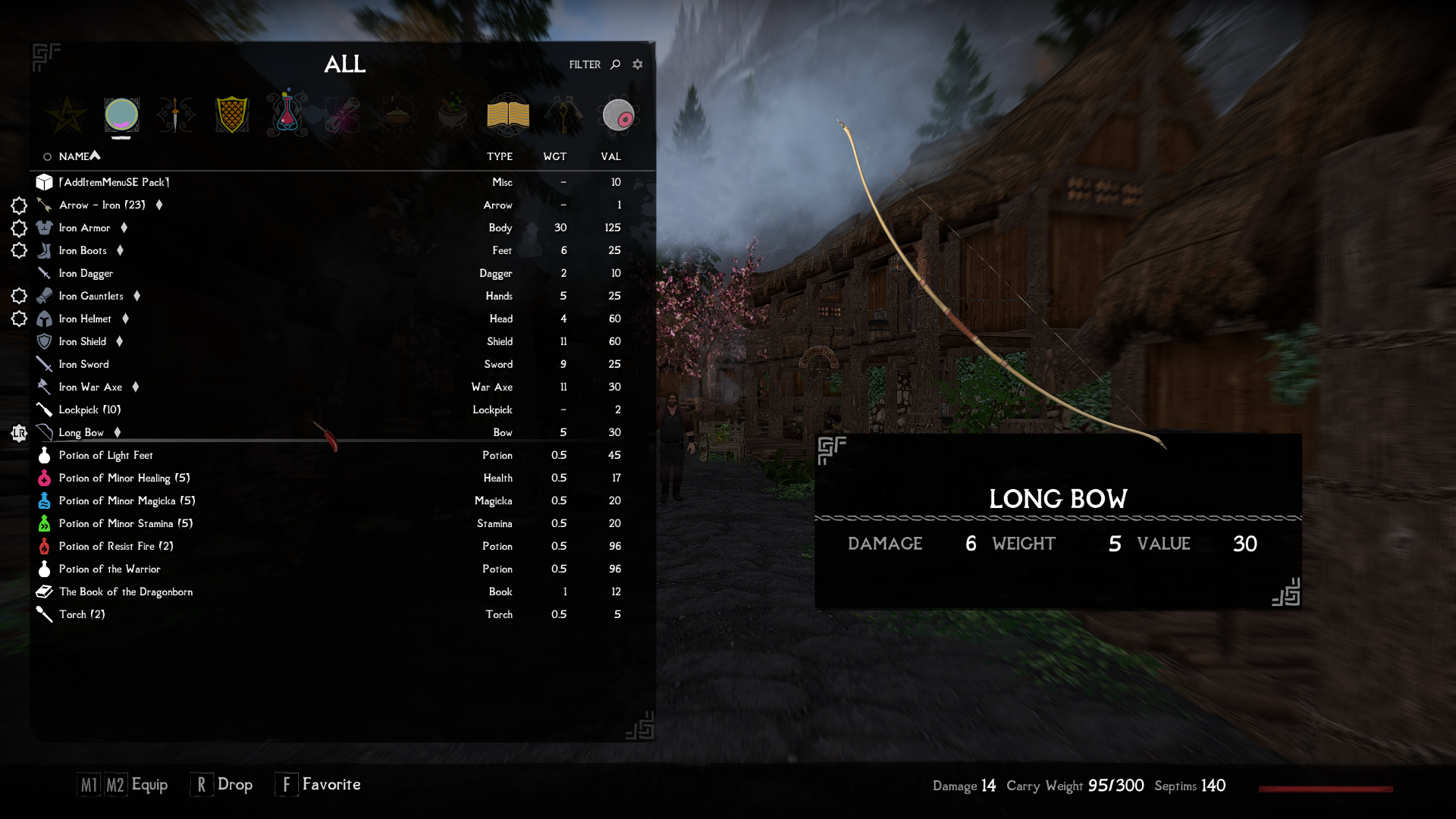Open the Armor category filter

coord(232,114)
